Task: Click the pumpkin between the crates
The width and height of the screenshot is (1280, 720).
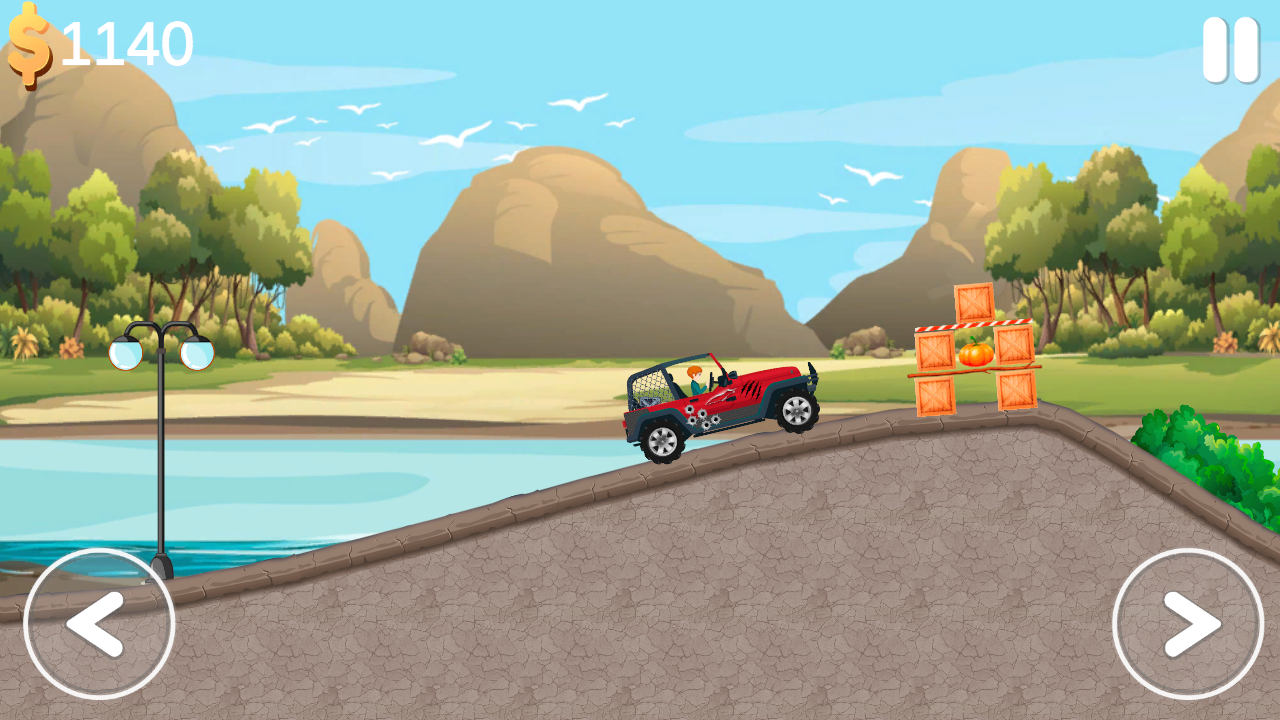Action: click(975, 356)
